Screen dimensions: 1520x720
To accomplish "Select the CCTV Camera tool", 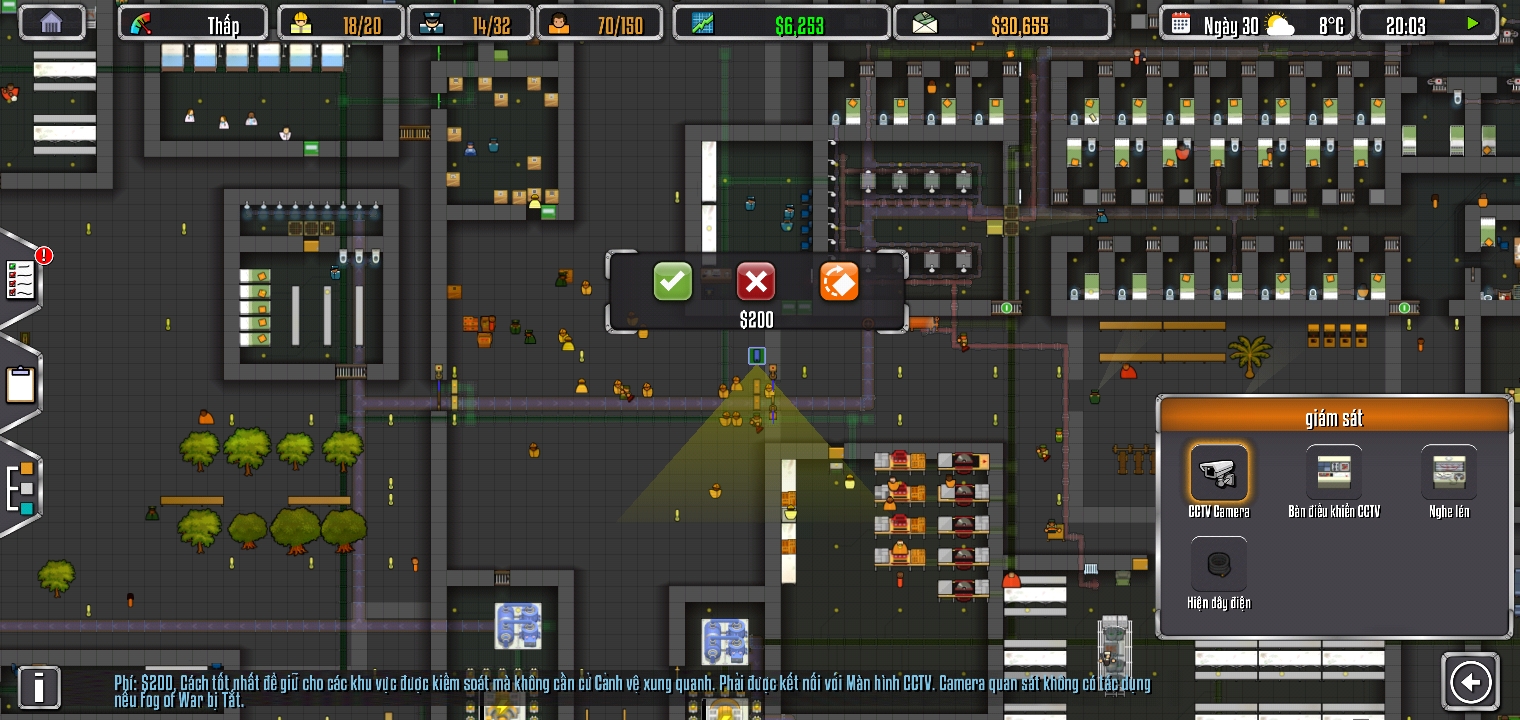I will pyautogui.click(x=1219, y=472).
